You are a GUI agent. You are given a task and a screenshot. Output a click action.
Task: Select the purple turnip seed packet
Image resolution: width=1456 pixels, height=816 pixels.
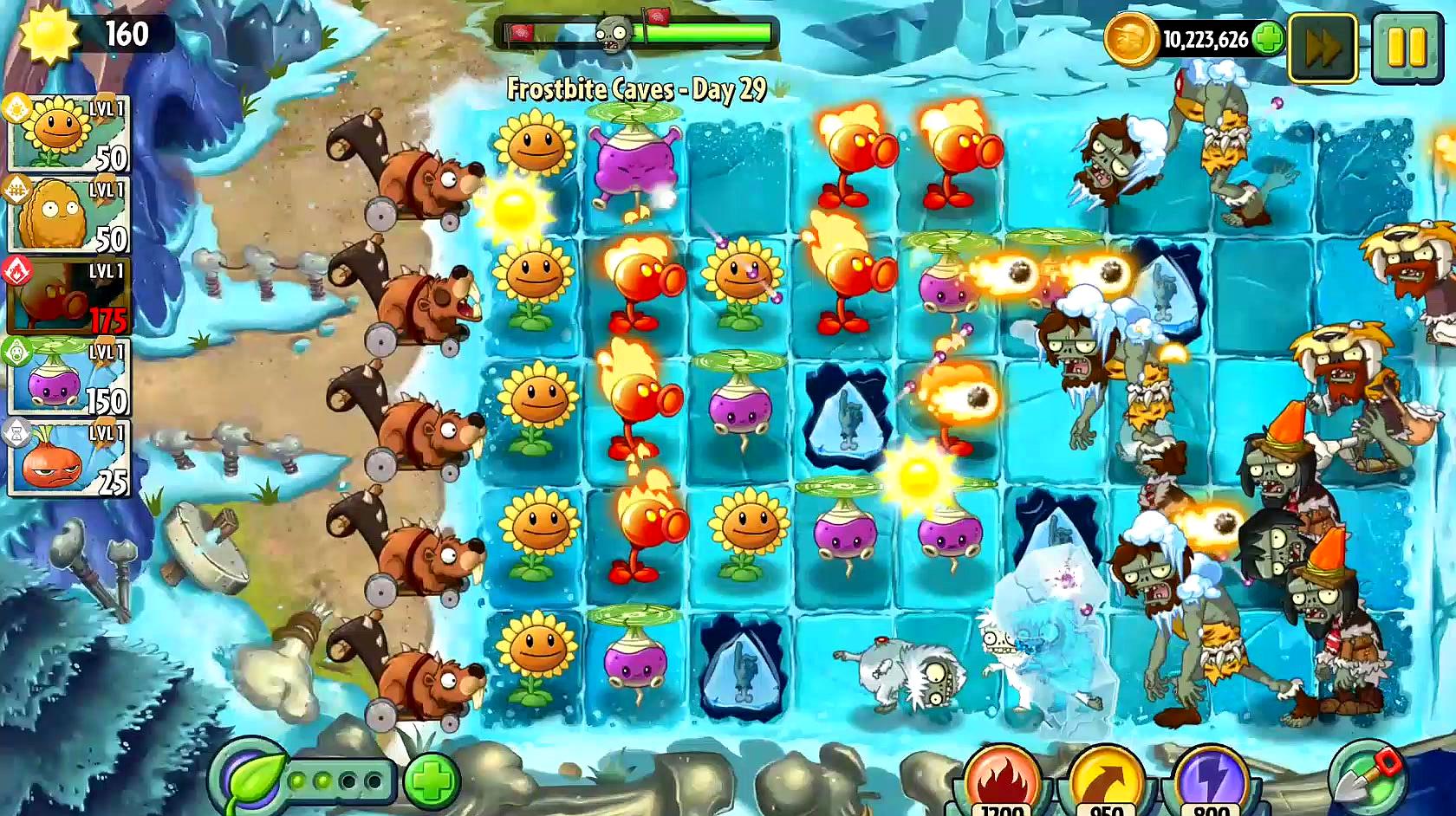point(68,378)
